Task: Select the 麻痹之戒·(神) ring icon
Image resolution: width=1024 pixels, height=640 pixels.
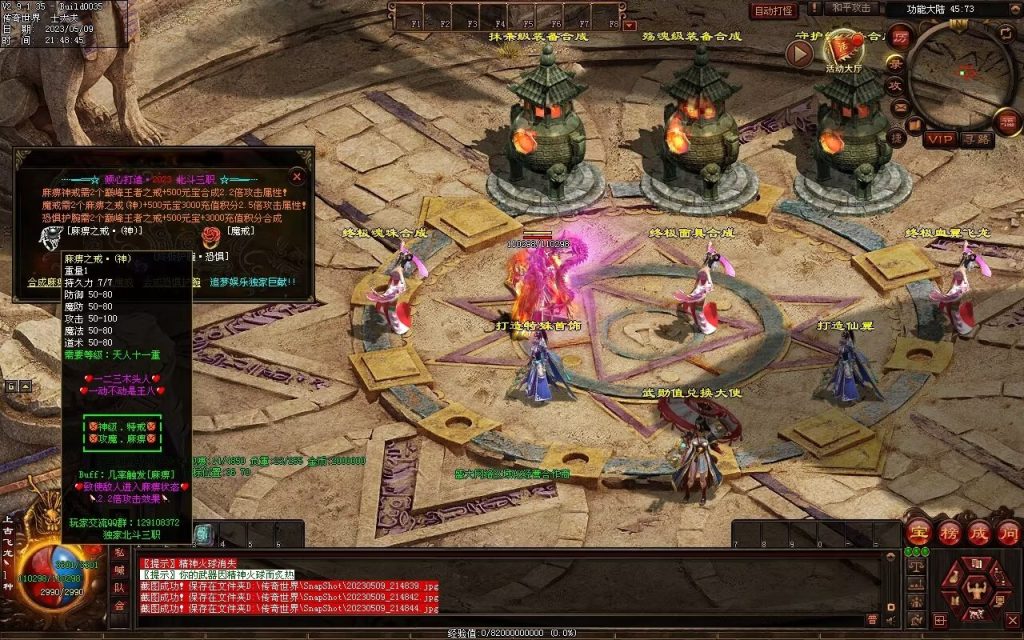Action: [x=50, y=238]
